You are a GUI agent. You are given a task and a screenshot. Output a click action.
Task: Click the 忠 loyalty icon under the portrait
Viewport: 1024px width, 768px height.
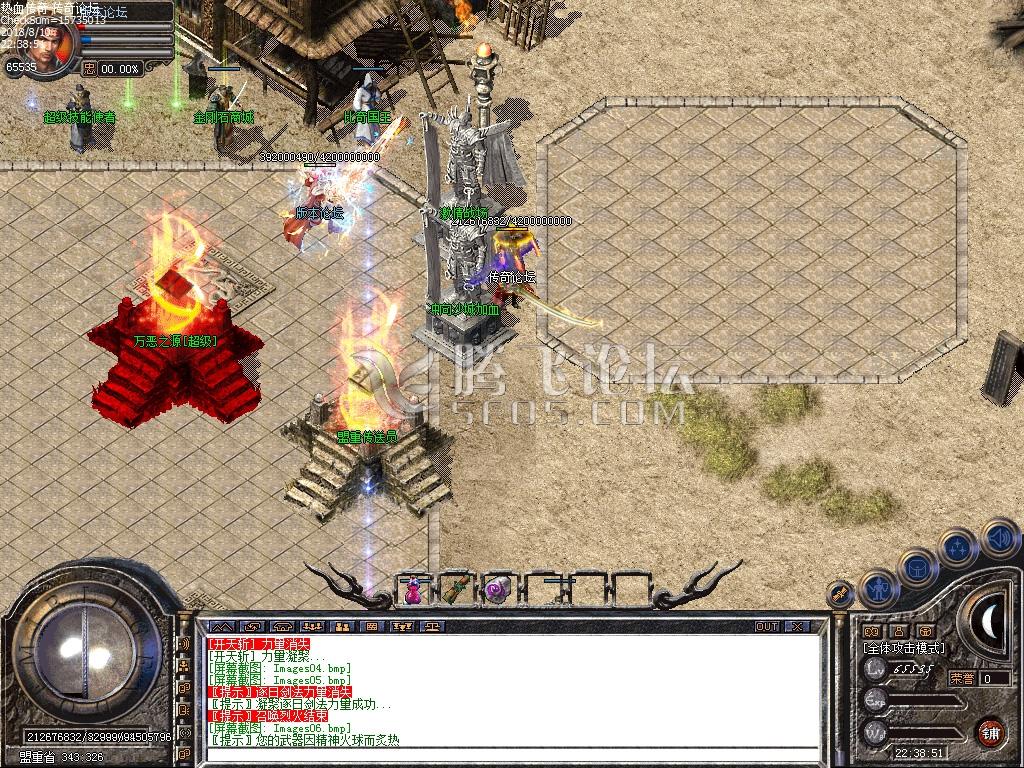[89, 69]
